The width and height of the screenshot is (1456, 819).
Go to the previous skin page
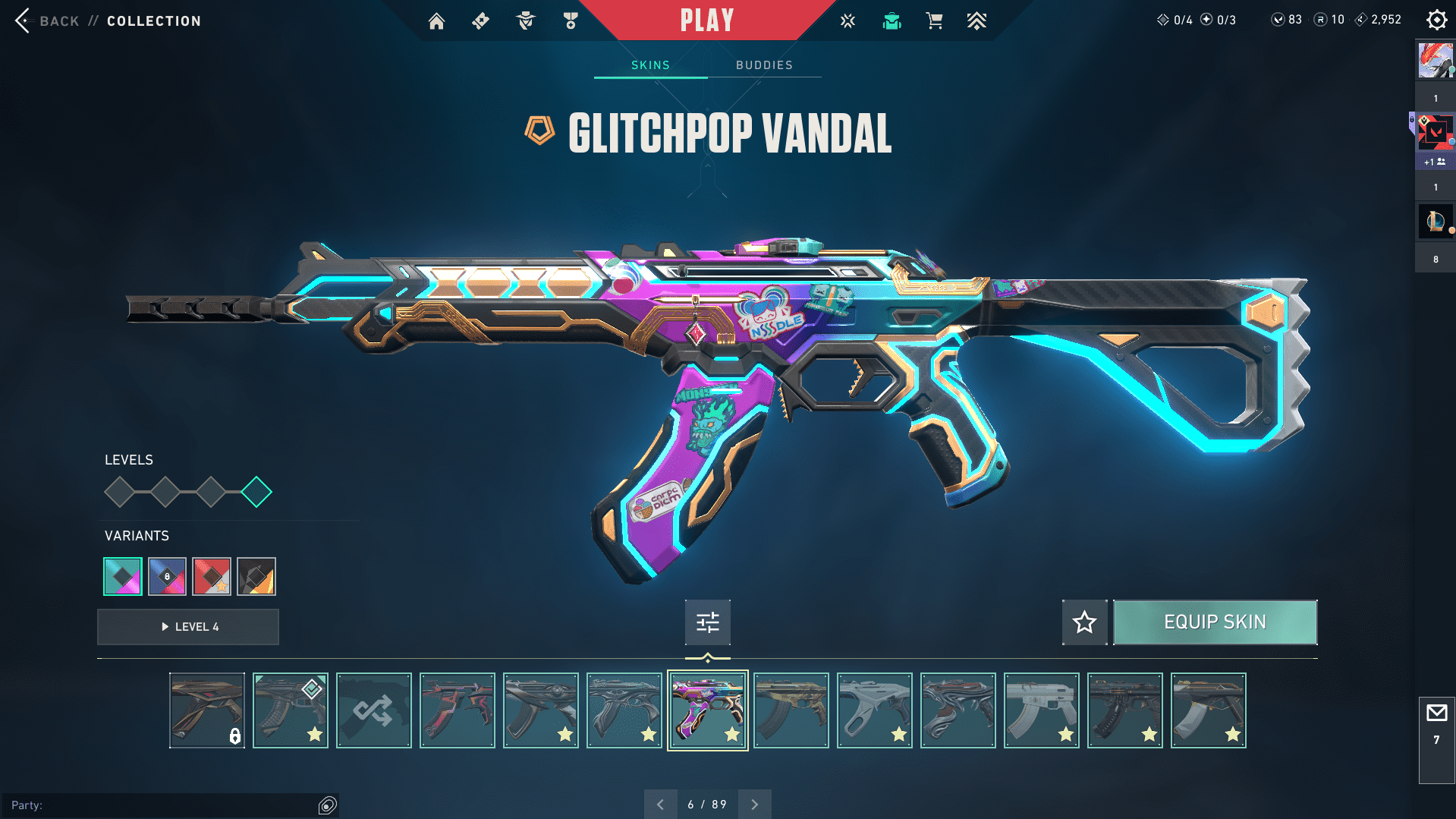click(660, 805)
